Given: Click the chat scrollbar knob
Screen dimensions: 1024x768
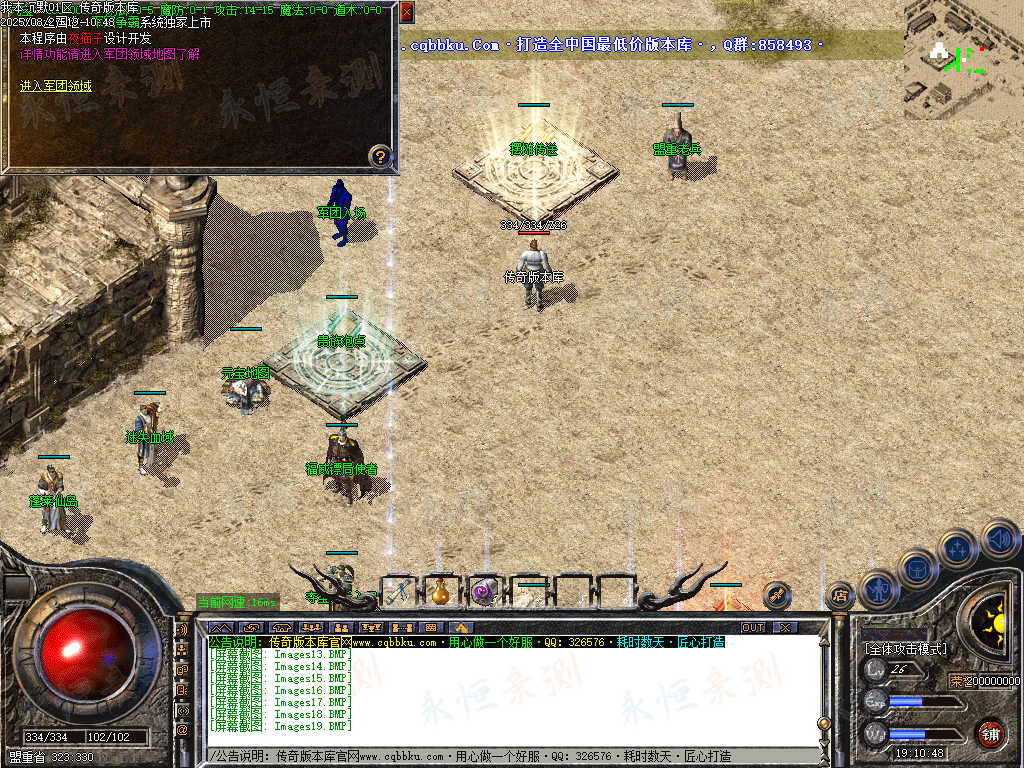Looking at the screenshot, I should coord(823,722).
